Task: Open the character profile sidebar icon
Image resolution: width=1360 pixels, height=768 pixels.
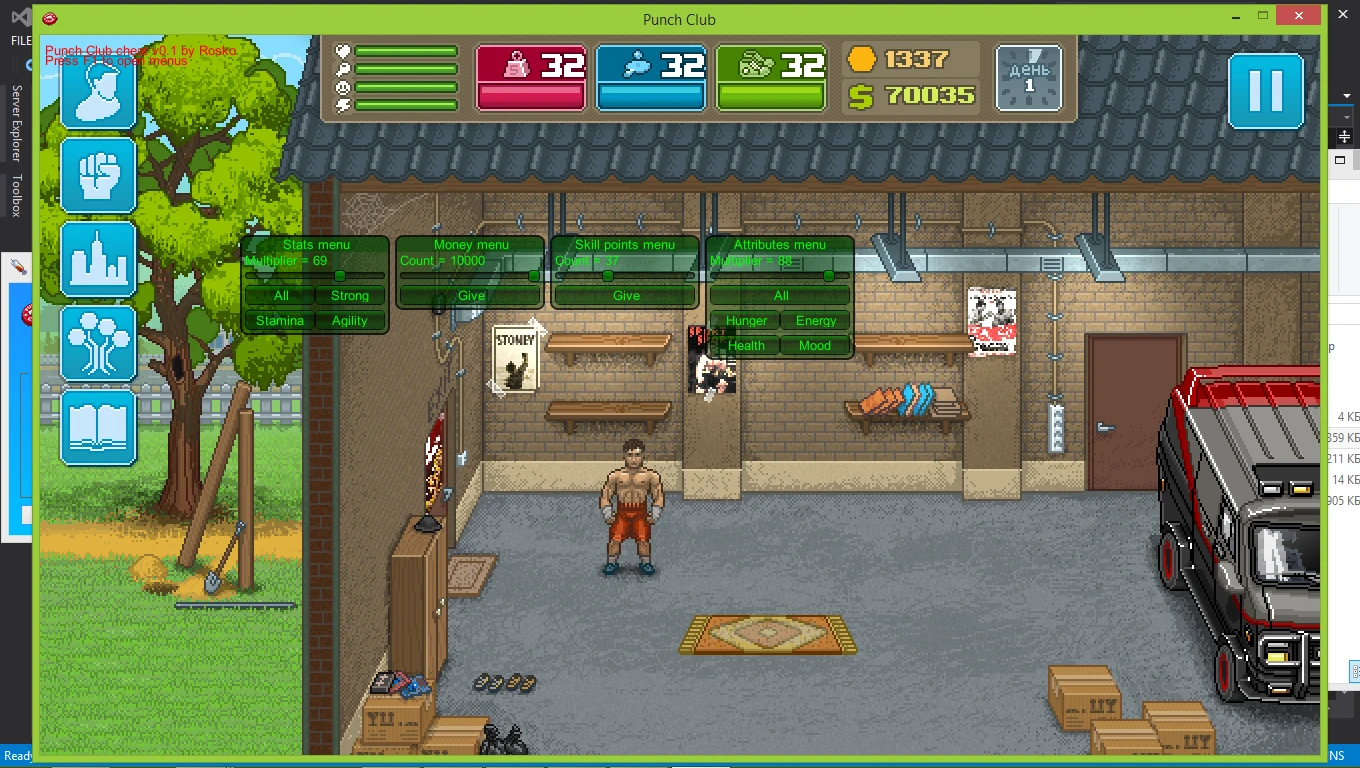Action: 97,96
